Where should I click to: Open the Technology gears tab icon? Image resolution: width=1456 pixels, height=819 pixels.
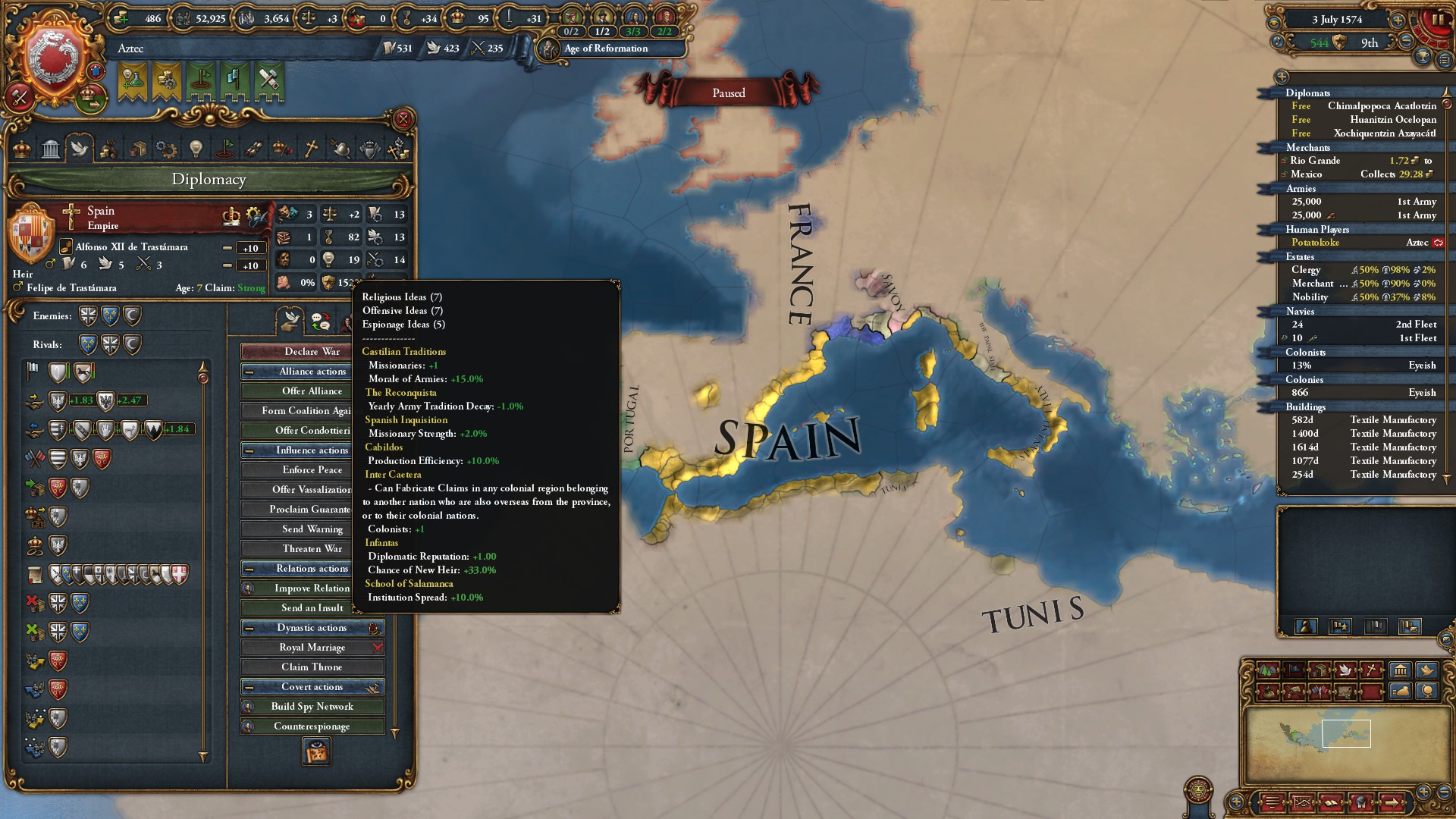click(167, 149)
